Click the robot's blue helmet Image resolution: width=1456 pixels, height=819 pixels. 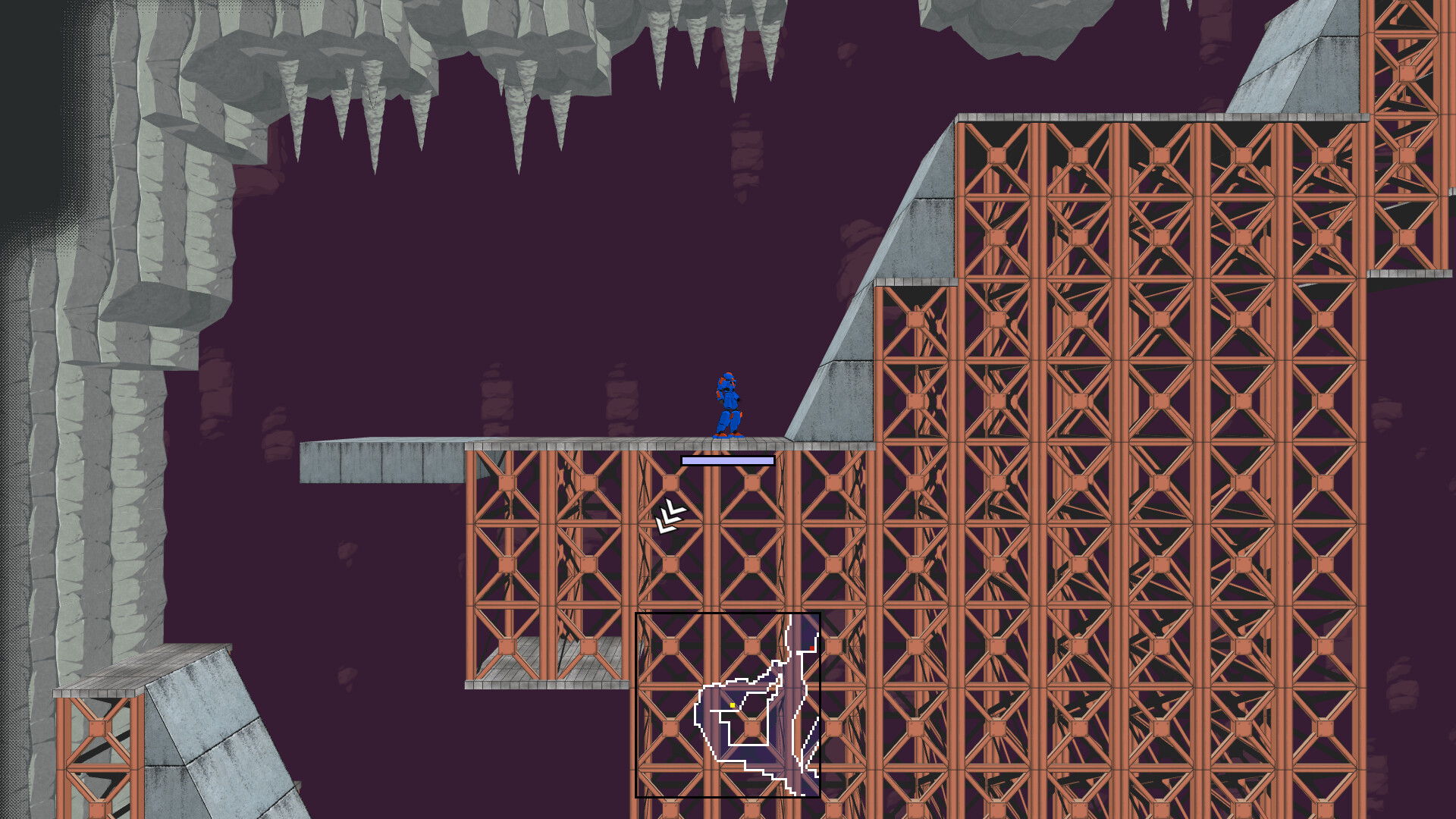tap(728, 377)
